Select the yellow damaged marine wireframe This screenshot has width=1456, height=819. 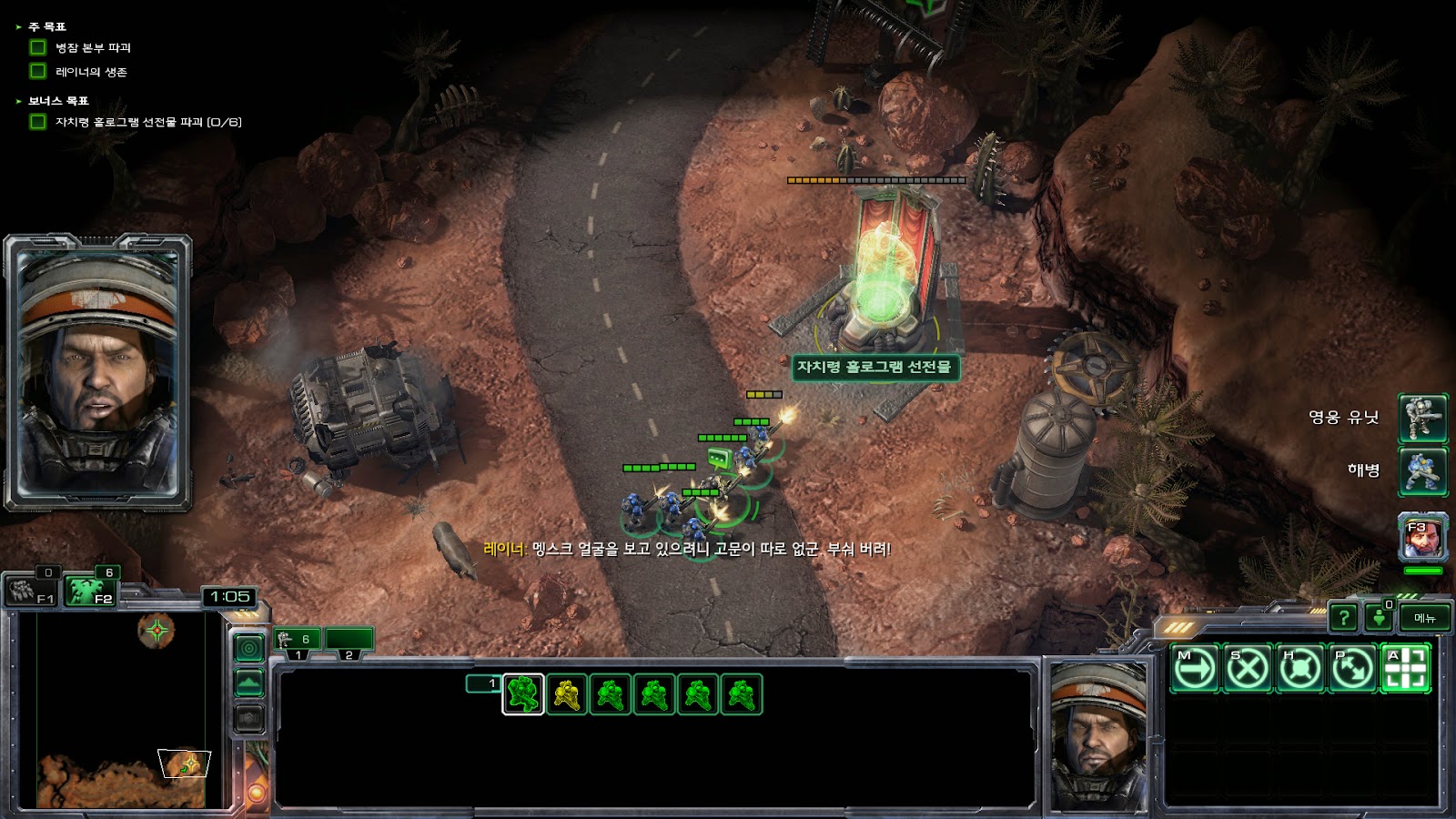(x=567, y=694)
